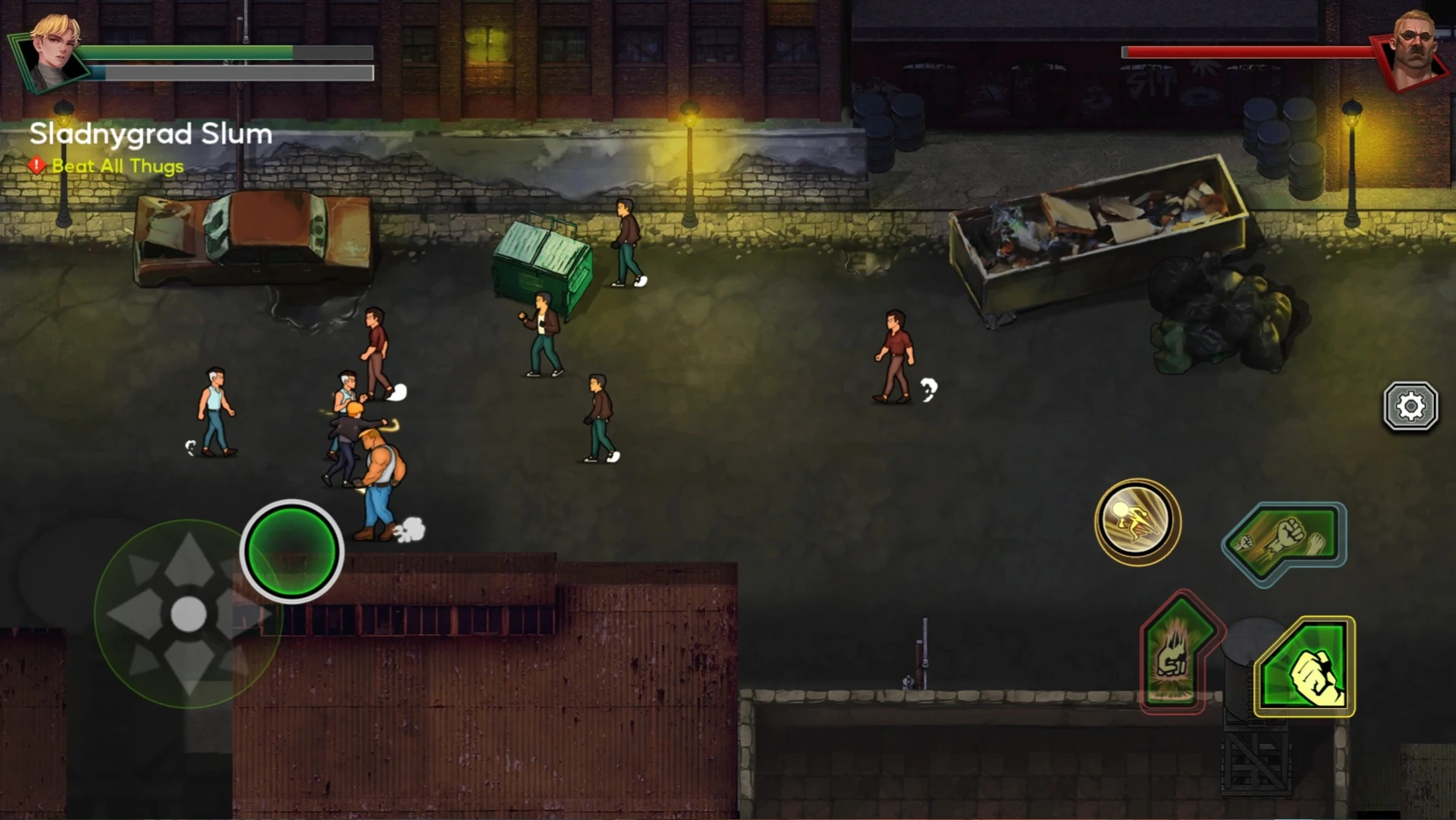Select the boss enemy portrait

tap(1413, 49)
